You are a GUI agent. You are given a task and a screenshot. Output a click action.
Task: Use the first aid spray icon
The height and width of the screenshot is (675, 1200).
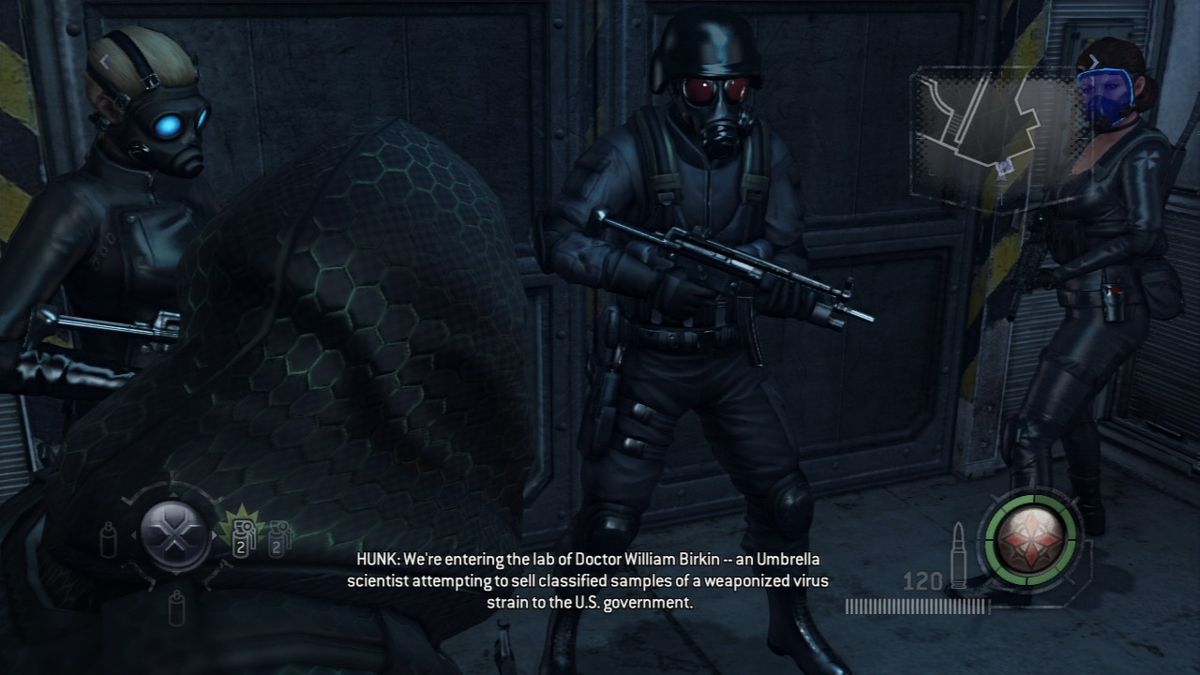click(107, 538)
